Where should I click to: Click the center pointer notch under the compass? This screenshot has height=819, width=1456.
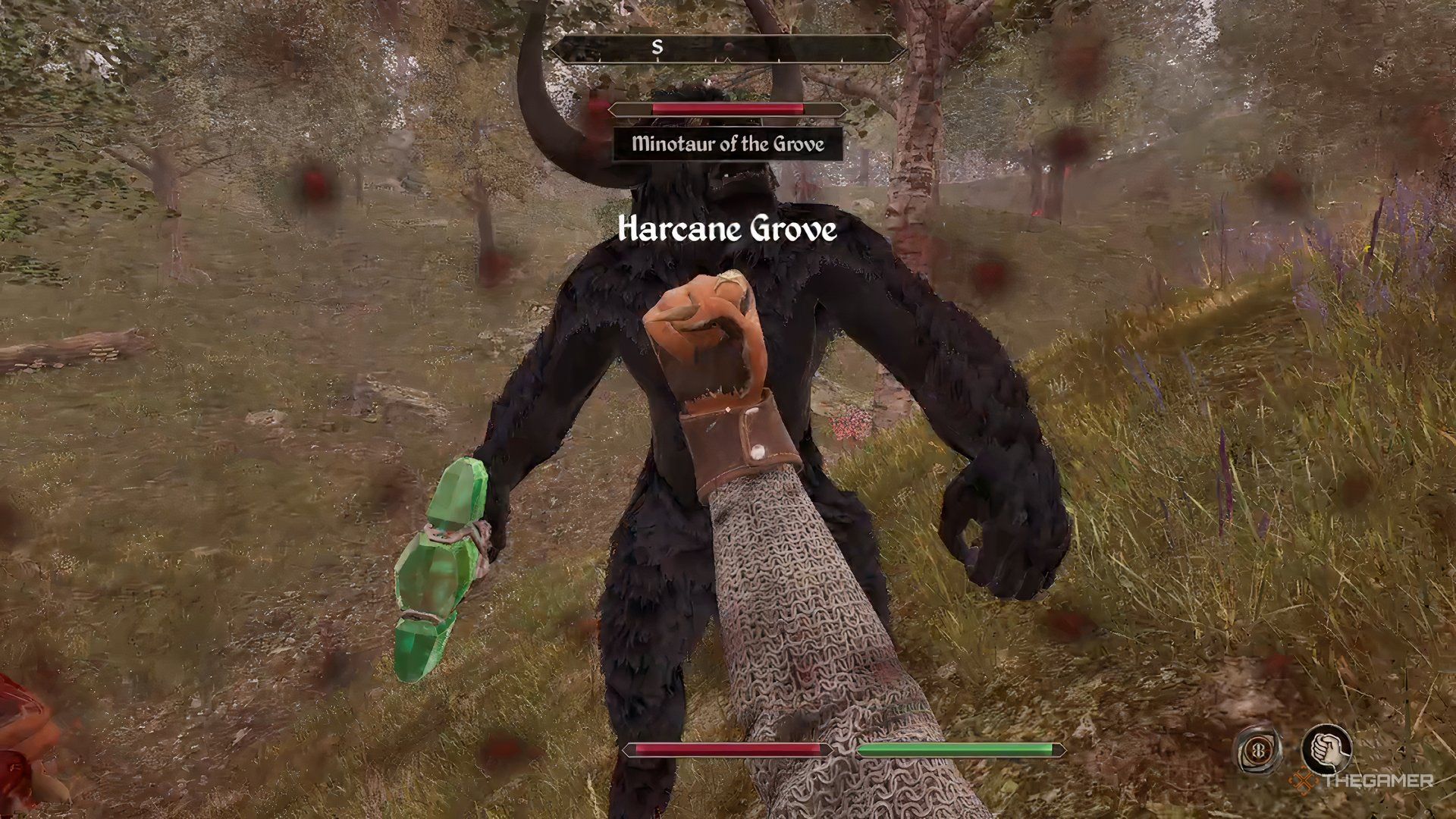point(726,61)
